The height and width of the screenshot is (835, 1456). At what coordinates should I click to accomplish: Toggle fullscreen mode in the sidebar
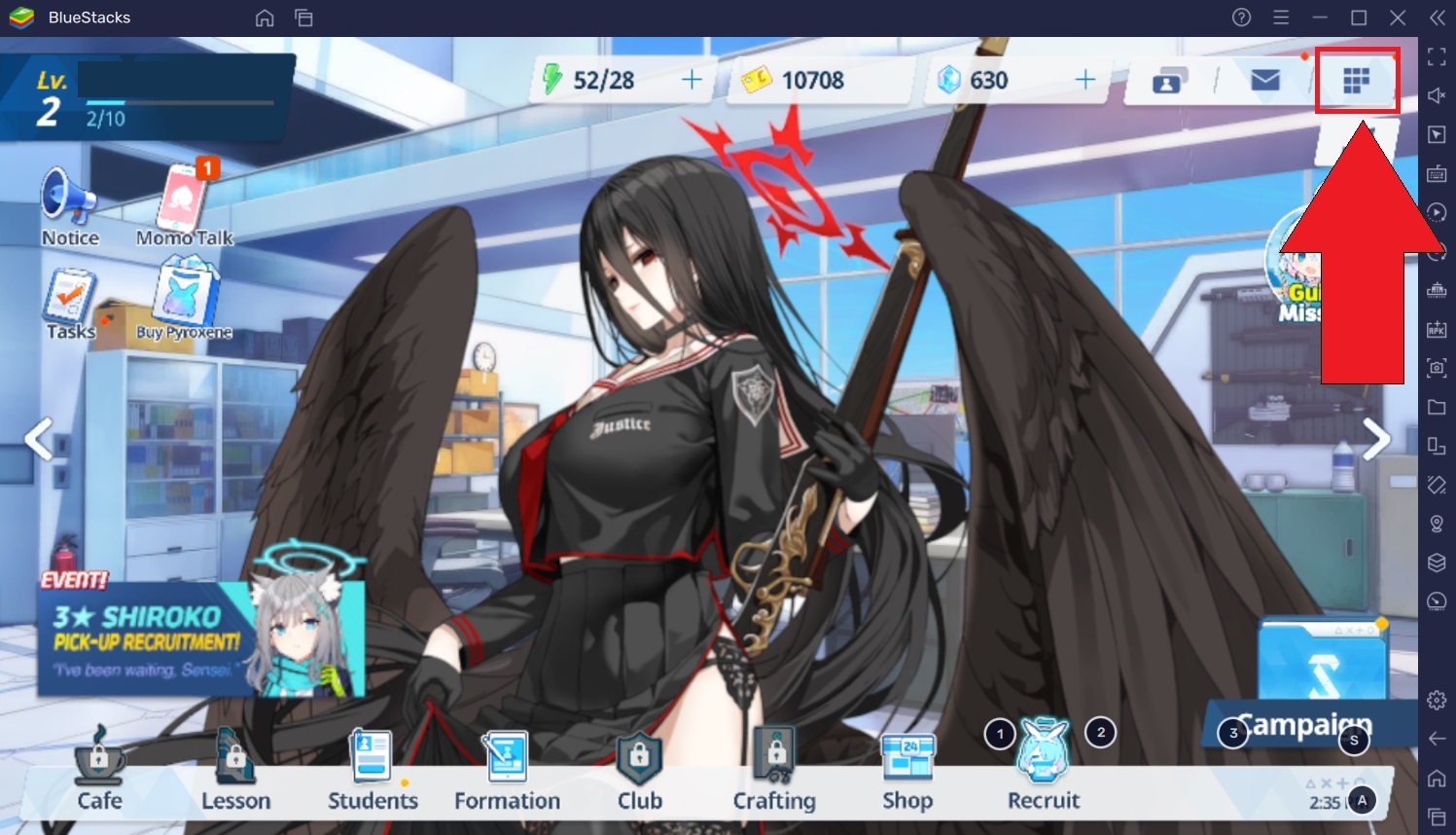tap(1436, 56)
